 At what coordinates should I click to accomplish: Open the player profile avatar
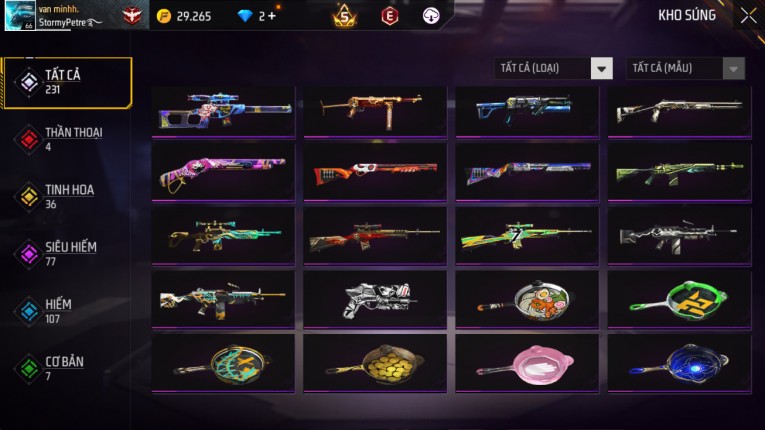coord(20,15)
